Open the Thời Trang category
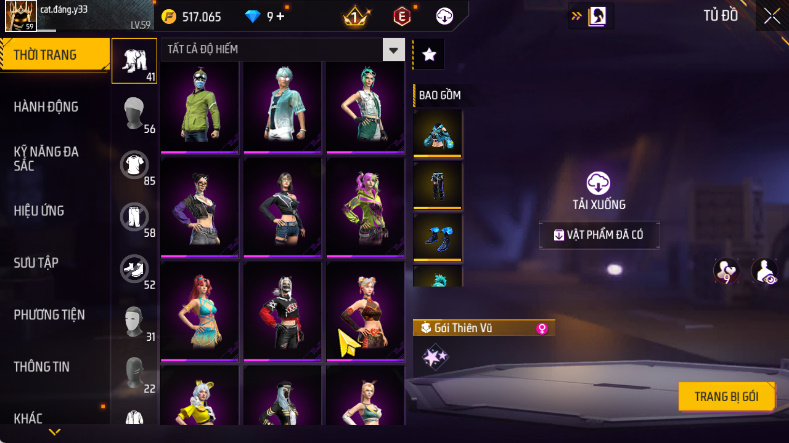The image size is (789, 443). [54, 55]
